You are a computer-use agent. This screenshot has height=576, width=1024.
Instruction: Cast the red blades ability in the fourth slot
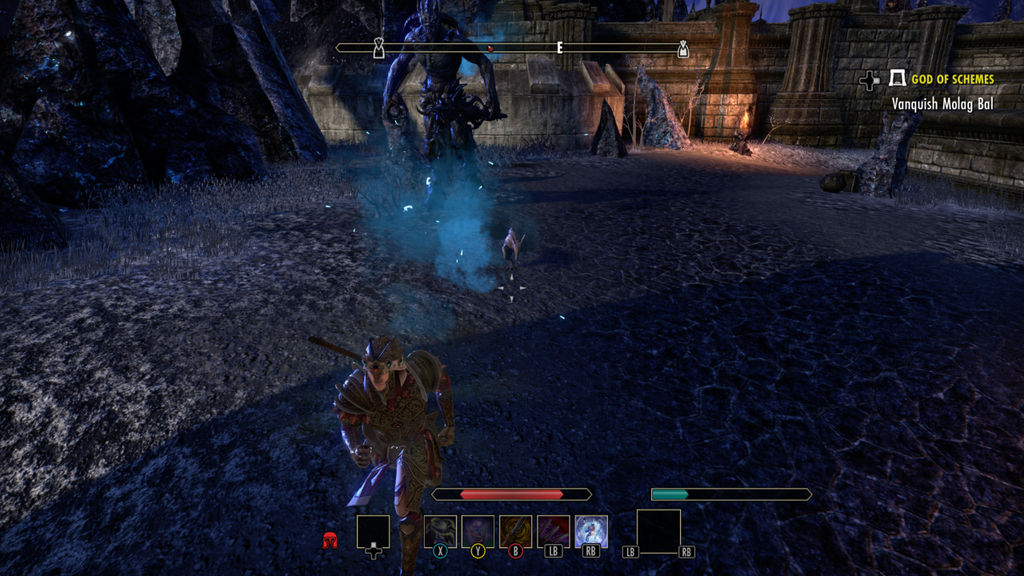tap(553, 531)
